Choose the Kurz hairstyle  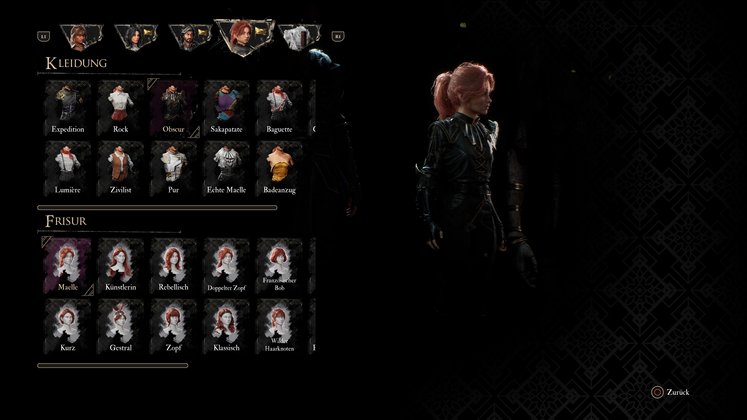(x=68, y=325)
